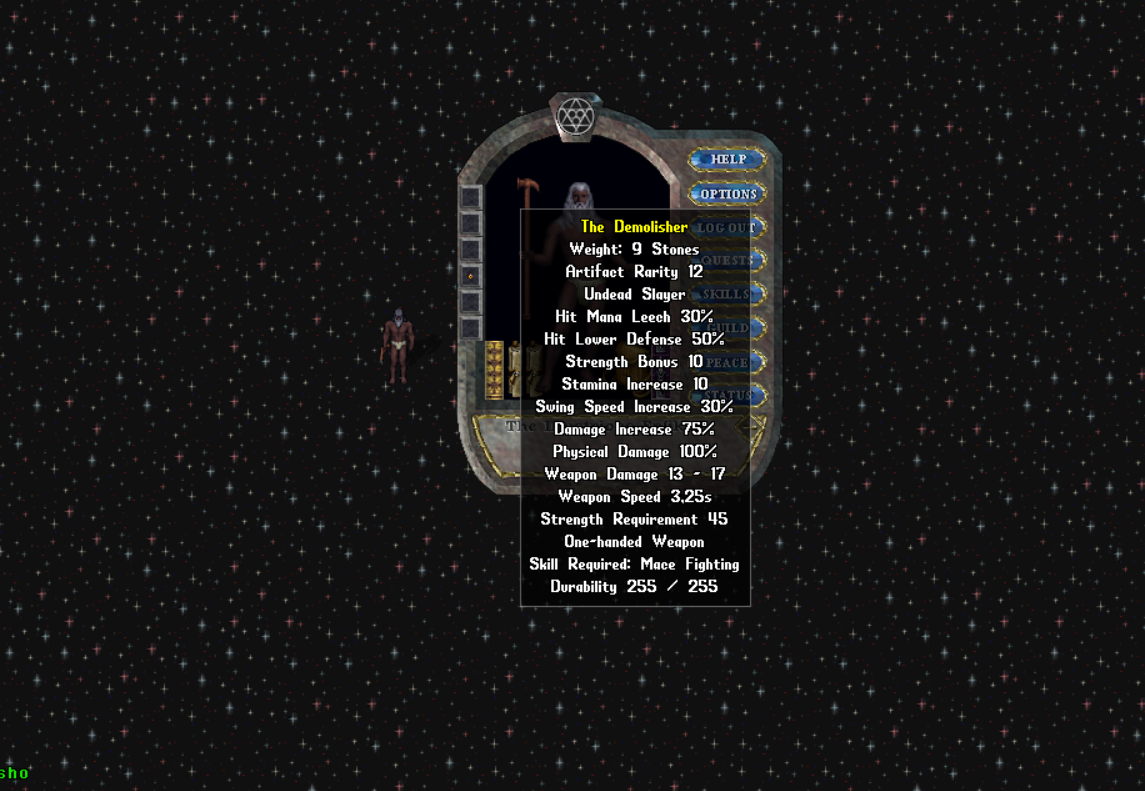Open the virtue hexagram emblem atop paperdoll
1145x791 pixels.
pyautogui.click(x=575, y=117)
